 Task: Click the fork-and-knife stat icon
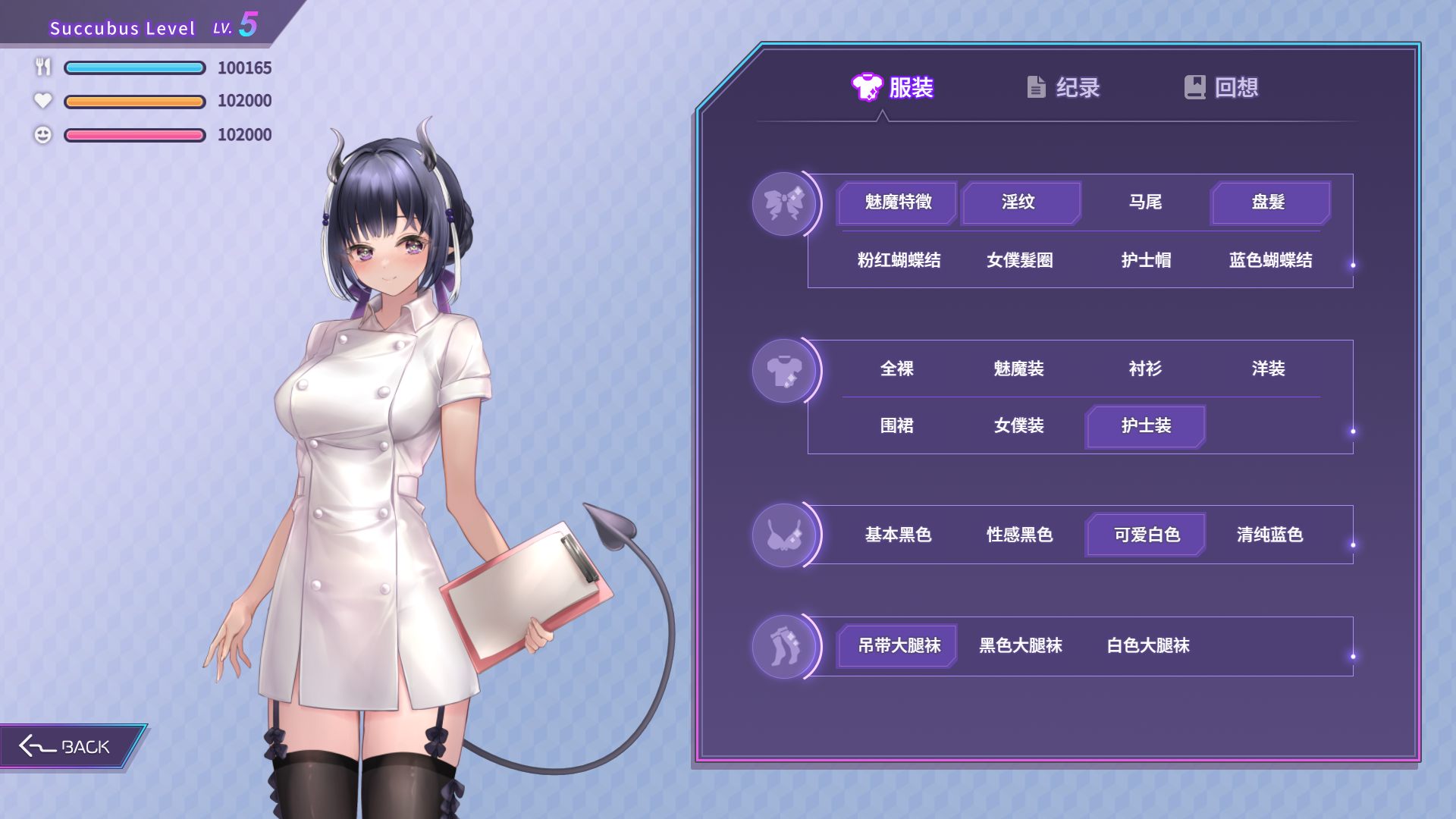click(42, 67)
